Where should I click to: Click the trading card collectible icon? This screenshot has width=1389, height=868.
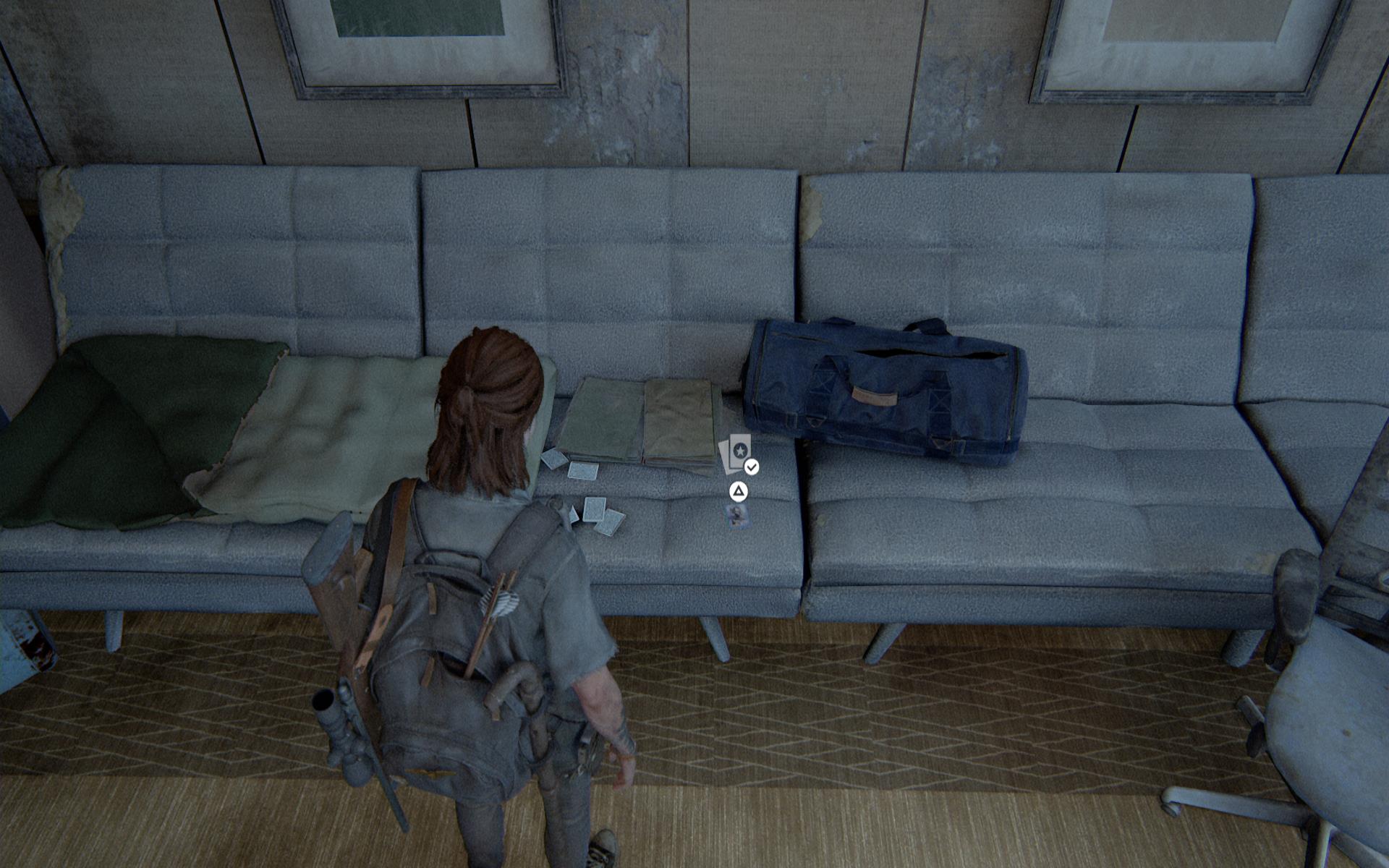pos(738,453)
